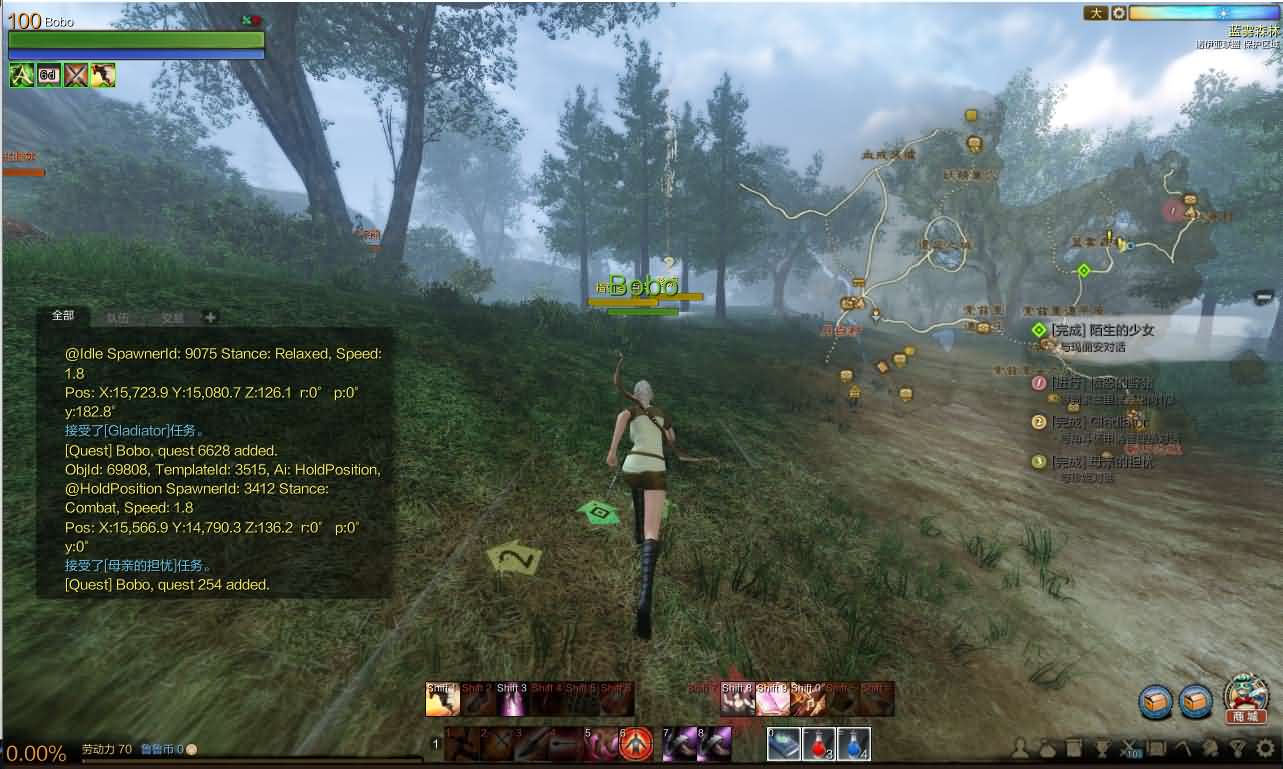Screen dimensions: 1283x769
Task: Select the green A buff icon
Action: pyautogui.click(x=22, y=75)
